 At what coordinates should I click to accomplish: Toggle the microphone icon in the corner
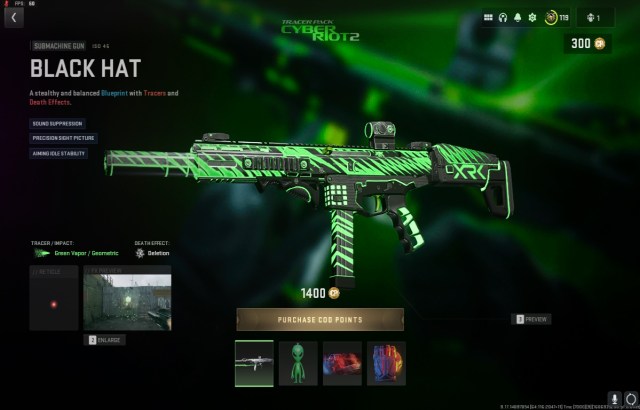point(614,399)
